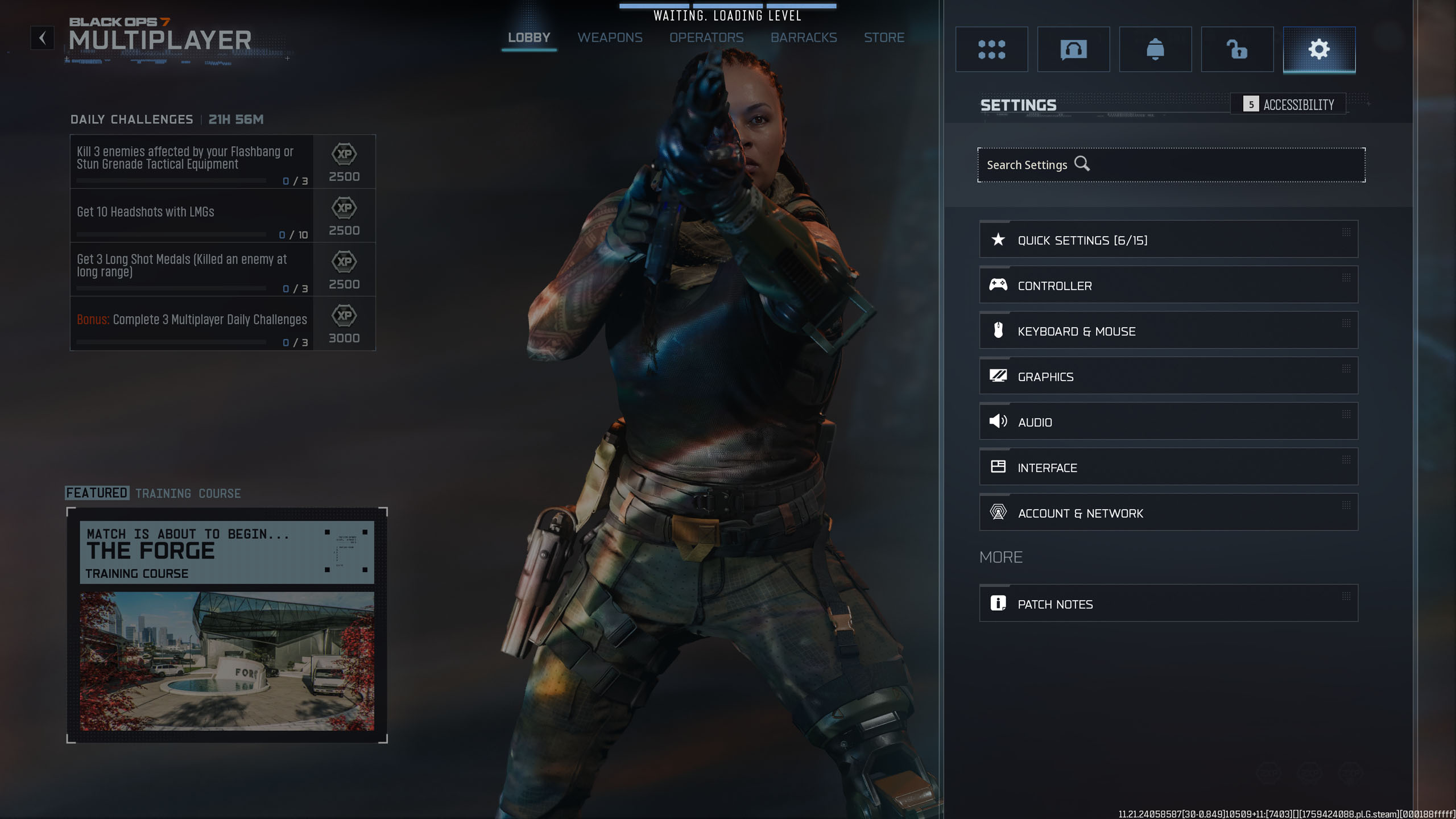The width and height of the screenshot is (1456, 819).
Task: Choose the Interface settings entry
Action: [x=1168, y=467]
